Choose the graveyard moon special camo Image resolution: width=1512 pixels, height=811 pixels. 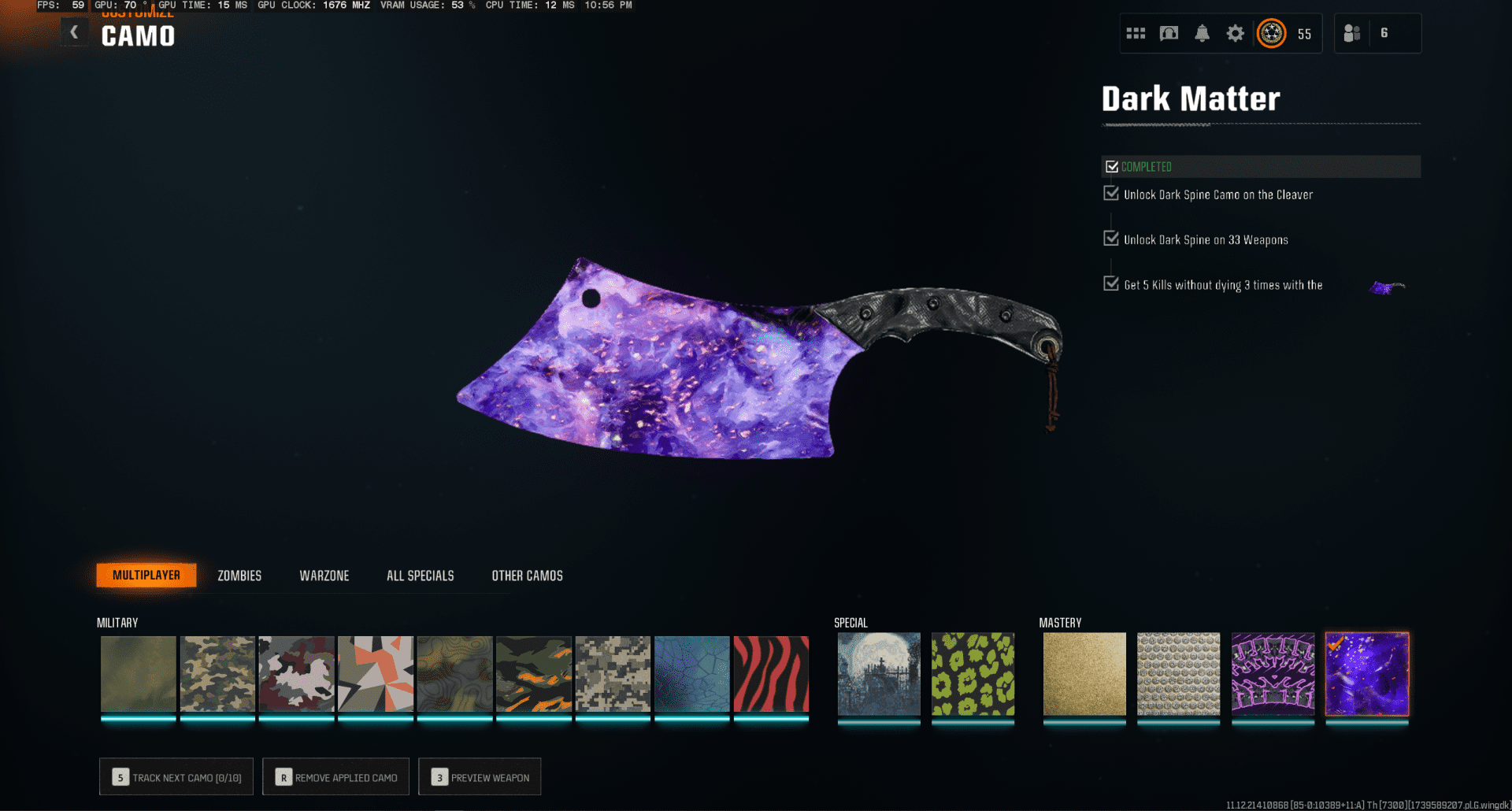tap(878, 674)
